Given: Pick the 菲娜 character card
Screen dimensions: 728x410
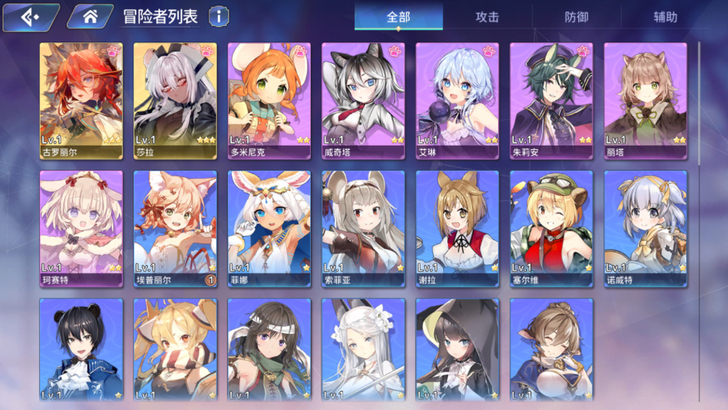Looking at the screenshot, I should [x=269, y=228].
